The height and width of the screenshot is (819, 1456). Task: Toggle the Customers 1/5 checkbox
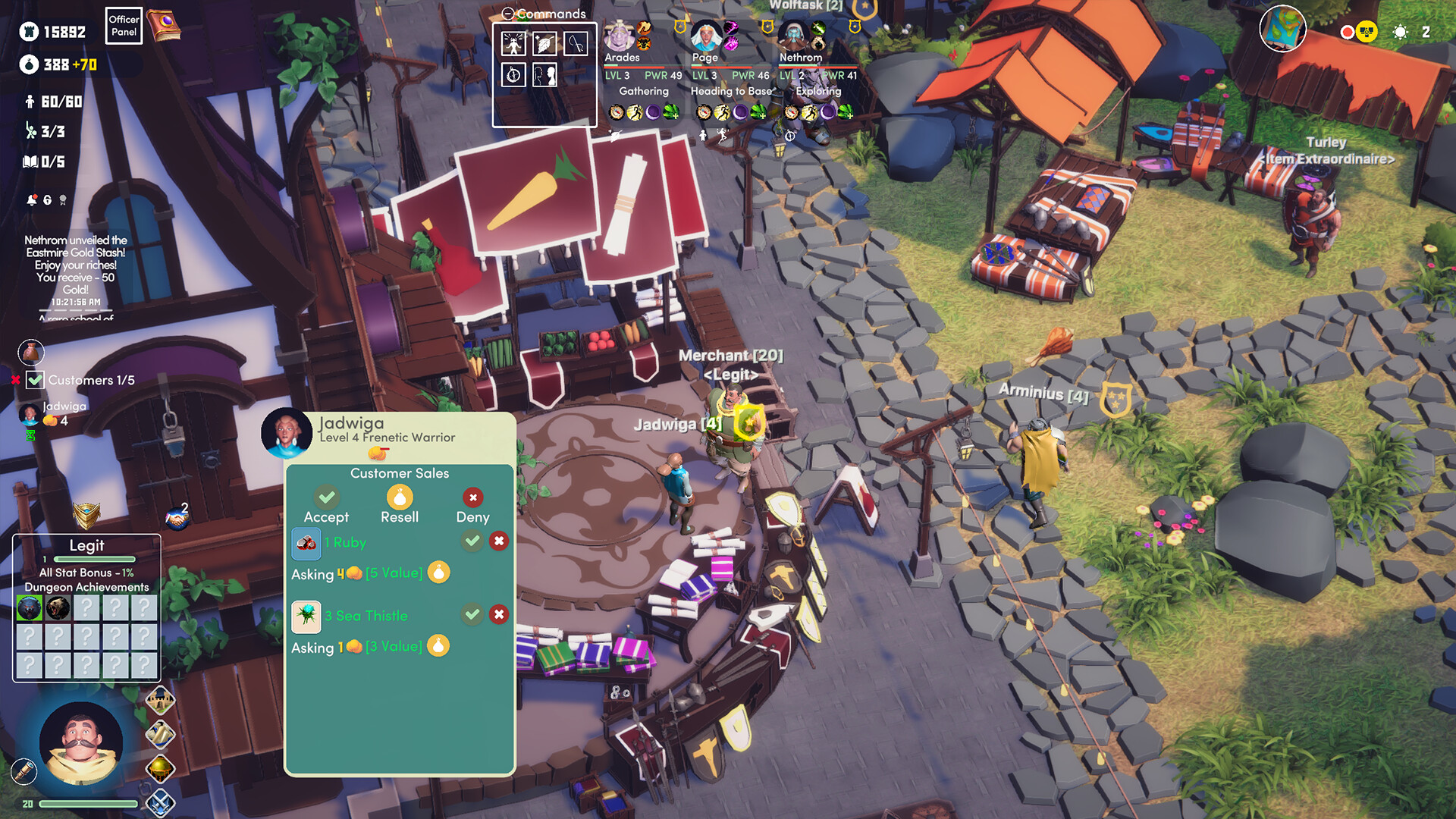(x=33, y=380)
